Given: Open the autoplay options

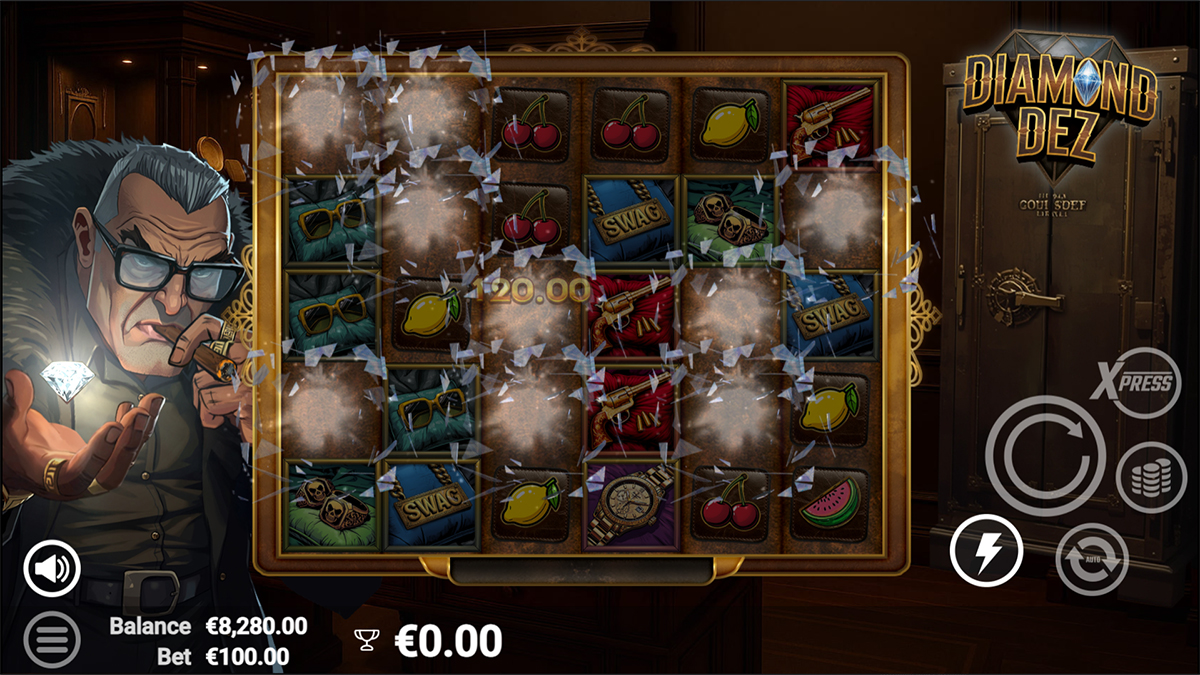Looking at the screenshot, I should point(1091,559).
